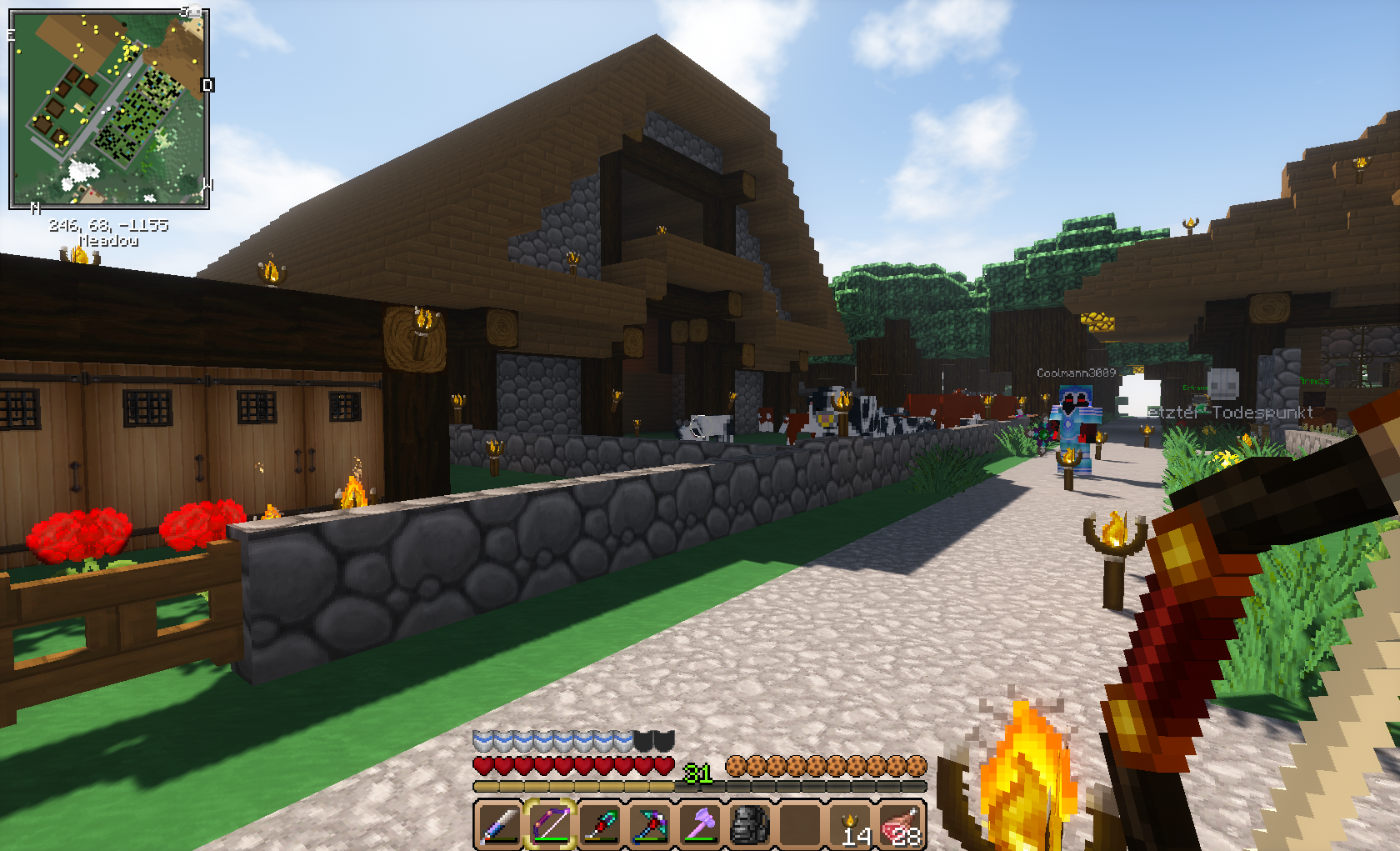1400x851 pixels.
Task: Select the black backpack hotbar slot
Action: [750, 824]
